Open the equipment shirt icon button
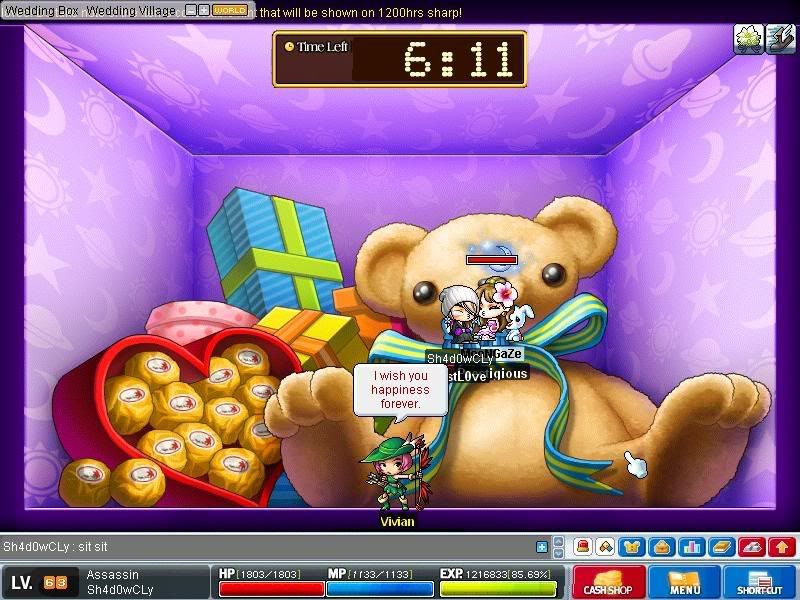Screen dimensions: 800x600 (633, 547)
